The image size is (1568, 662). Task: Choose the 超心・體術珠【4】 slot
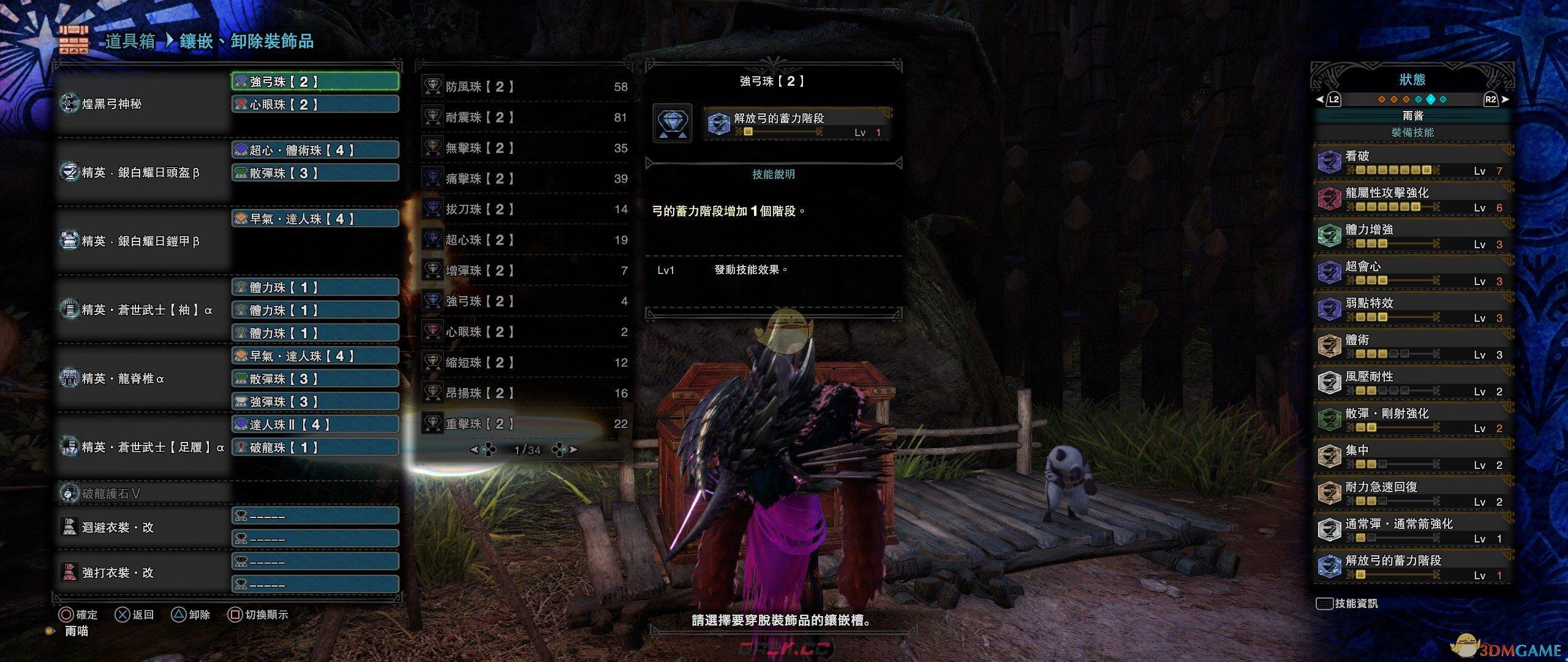tap(315, 150)
